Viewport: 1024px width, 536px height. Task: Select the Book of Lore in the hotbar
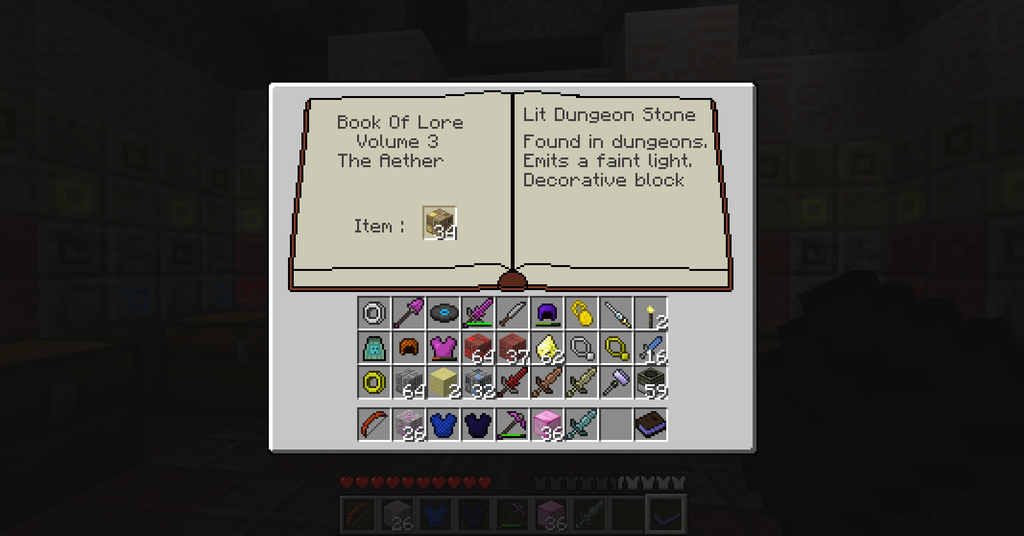tap(650, 424)
